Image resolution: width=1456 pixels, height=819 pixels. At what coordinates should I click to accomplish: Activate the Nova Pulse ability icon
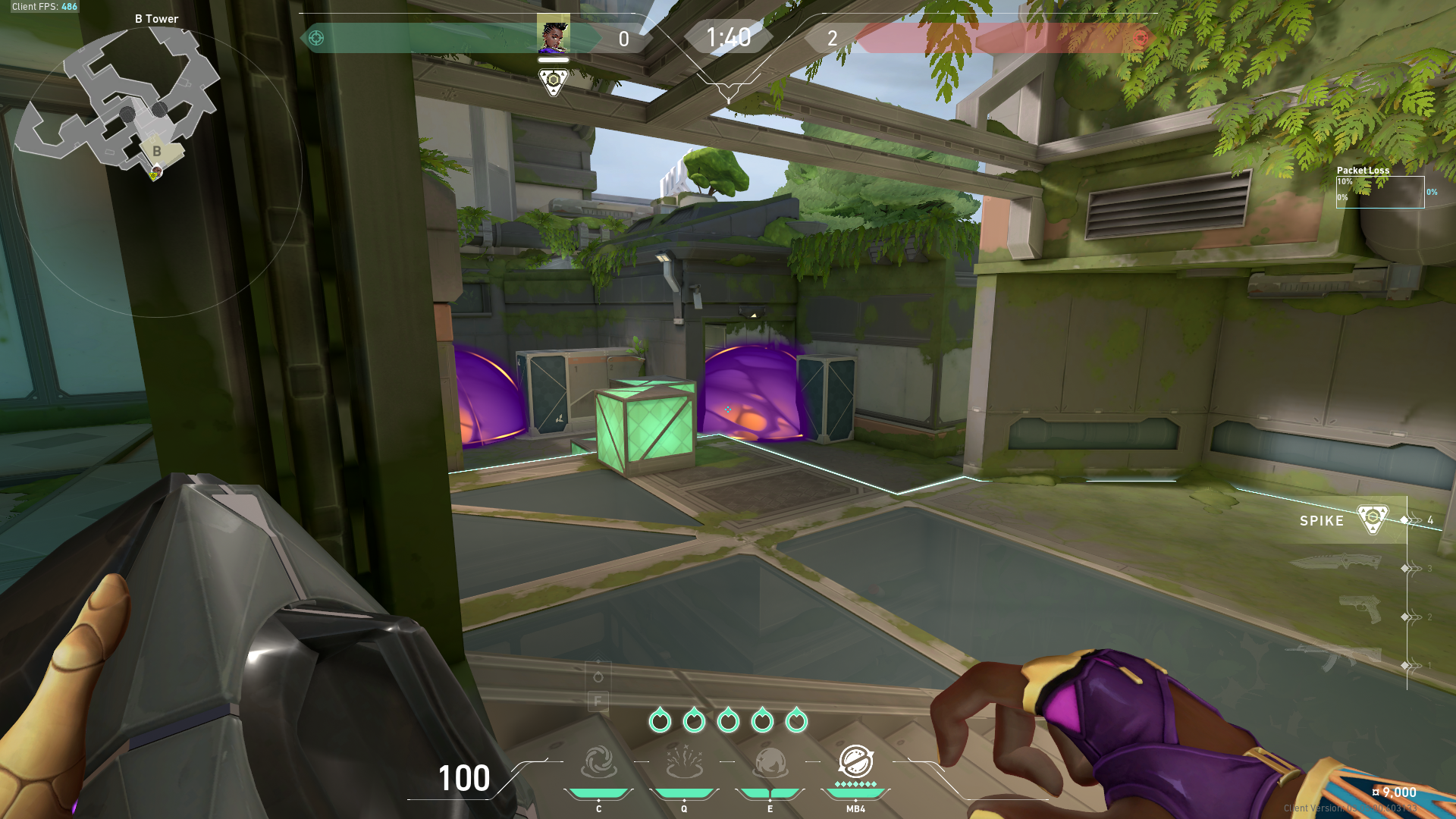click(x=684, y=763)
